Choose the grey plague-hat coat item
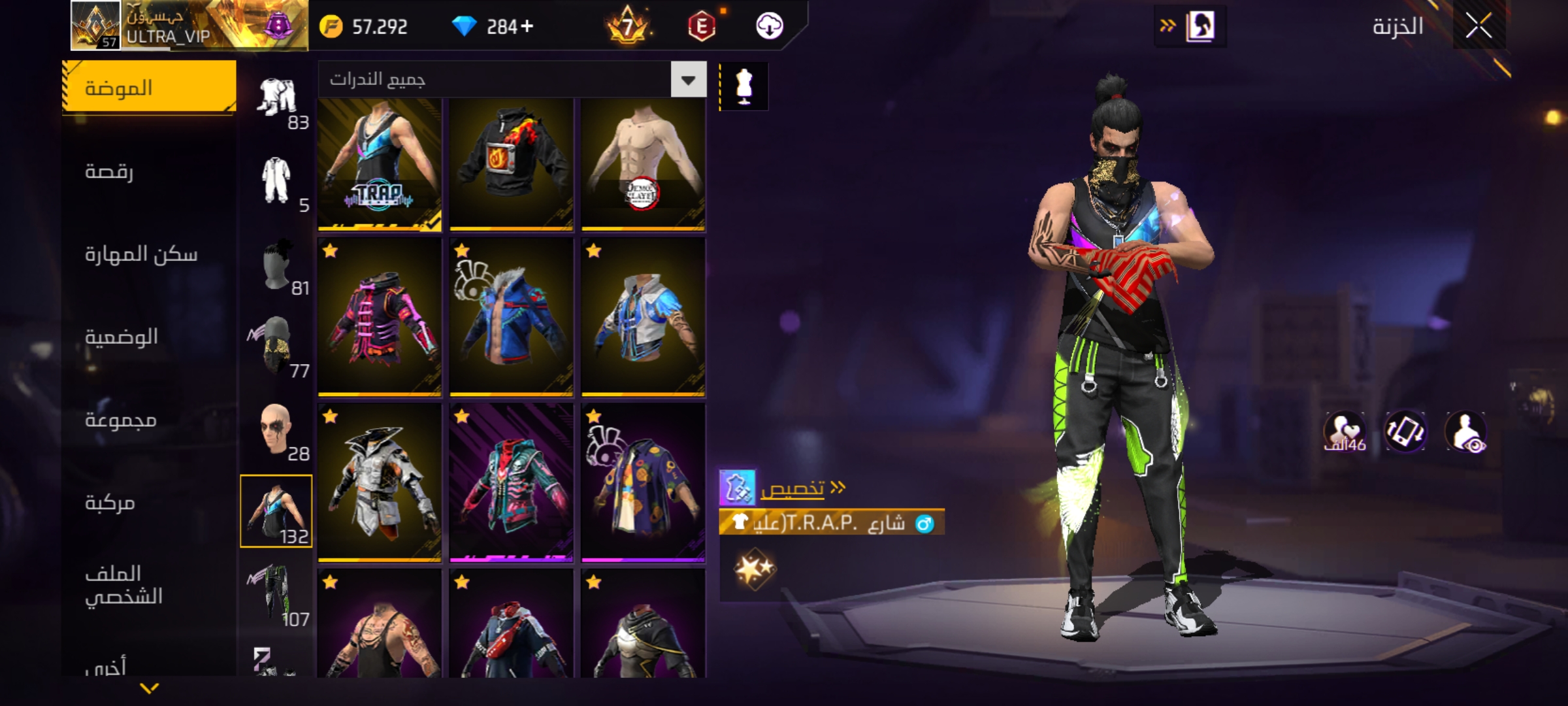This screenshot has height=706, width=1568. (x=380, y=482)
